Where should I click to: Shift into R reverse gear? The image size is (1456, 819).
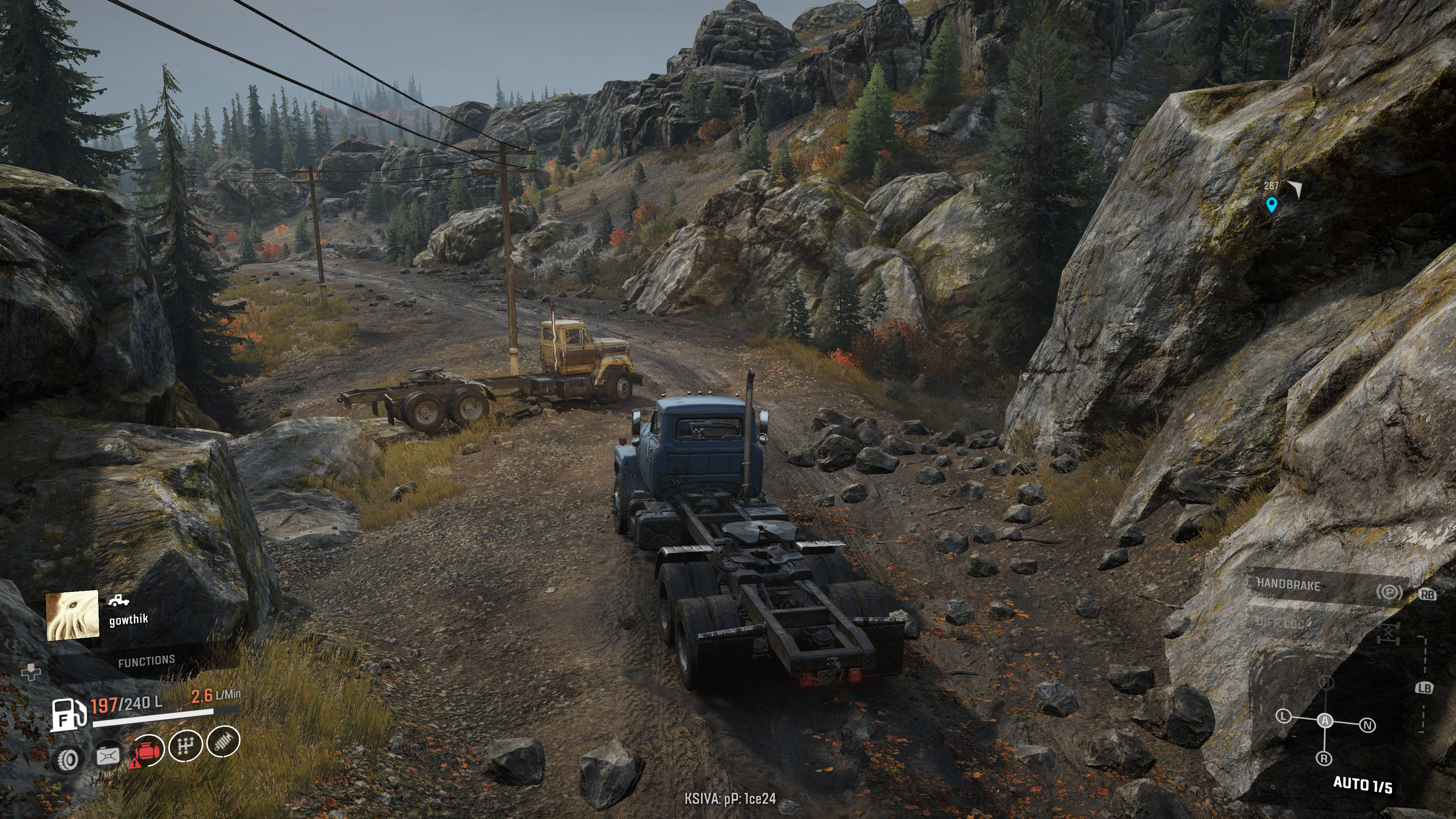[x=1324, y=758]
